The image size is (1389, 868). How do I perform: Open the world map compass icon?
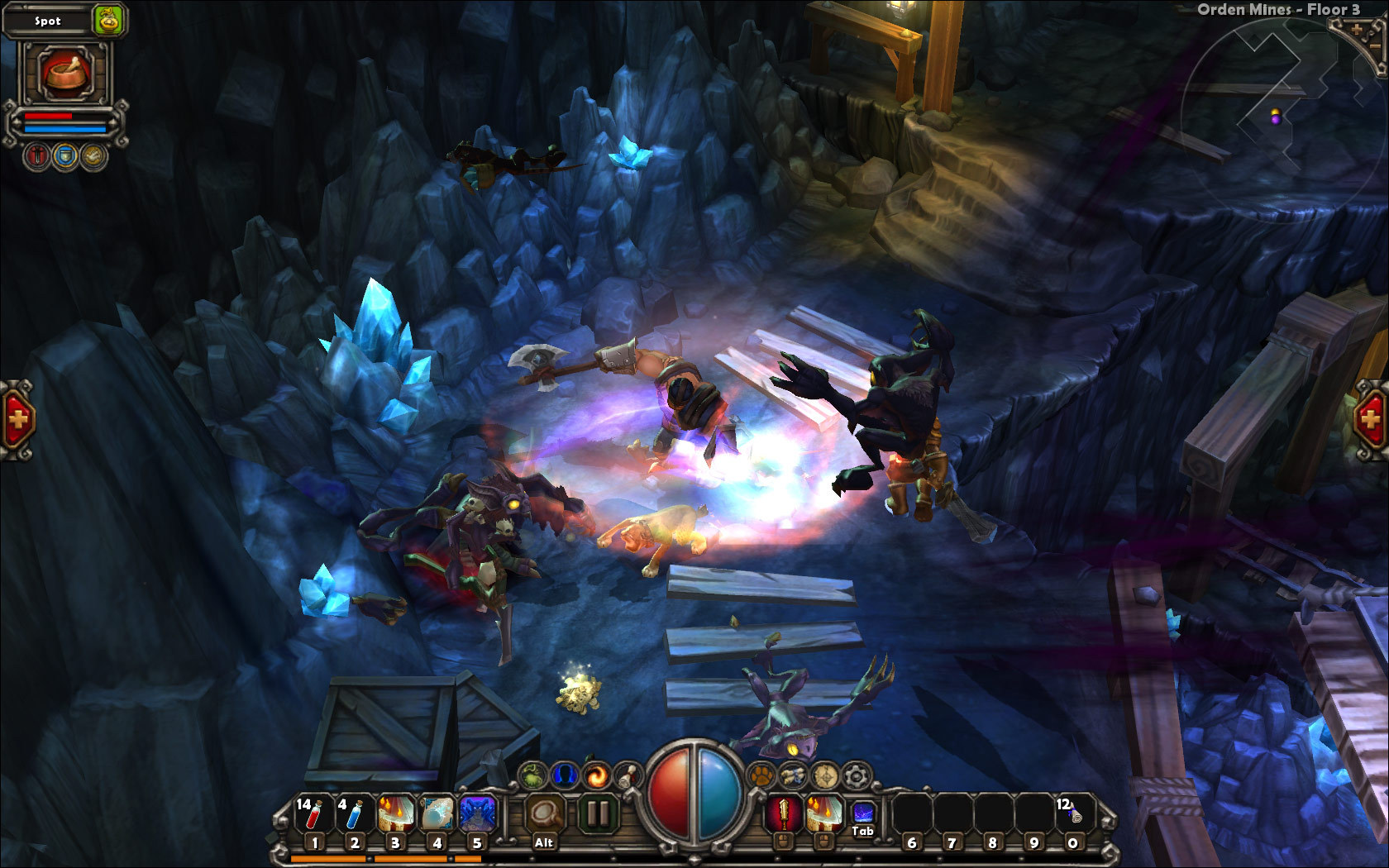[823, 775]
